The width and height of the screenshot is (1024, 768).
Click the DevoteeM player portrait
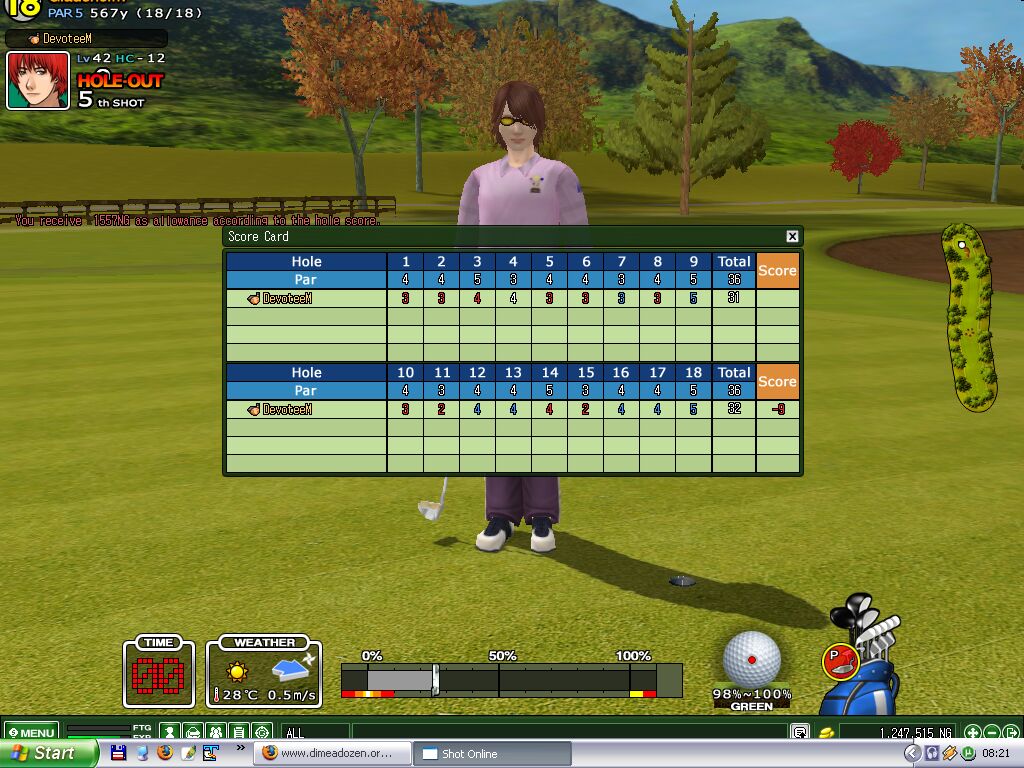tap(38, 80)
